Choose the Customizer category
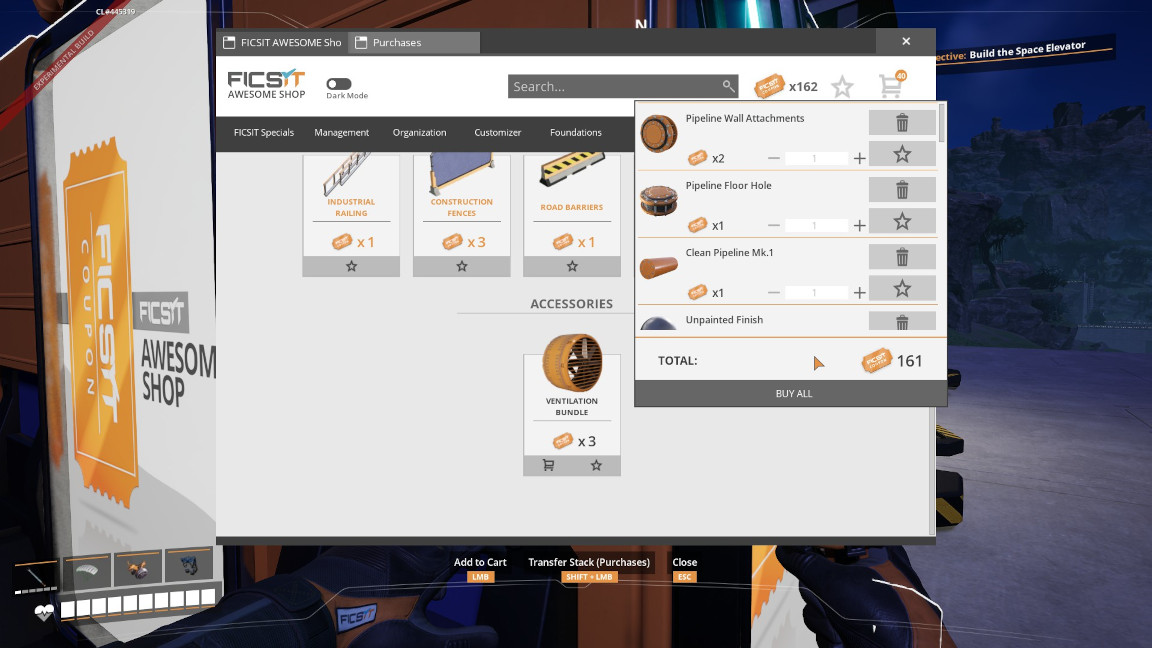Image resolution: width=1152 pixels, height=648 pixels. [498, 132]
